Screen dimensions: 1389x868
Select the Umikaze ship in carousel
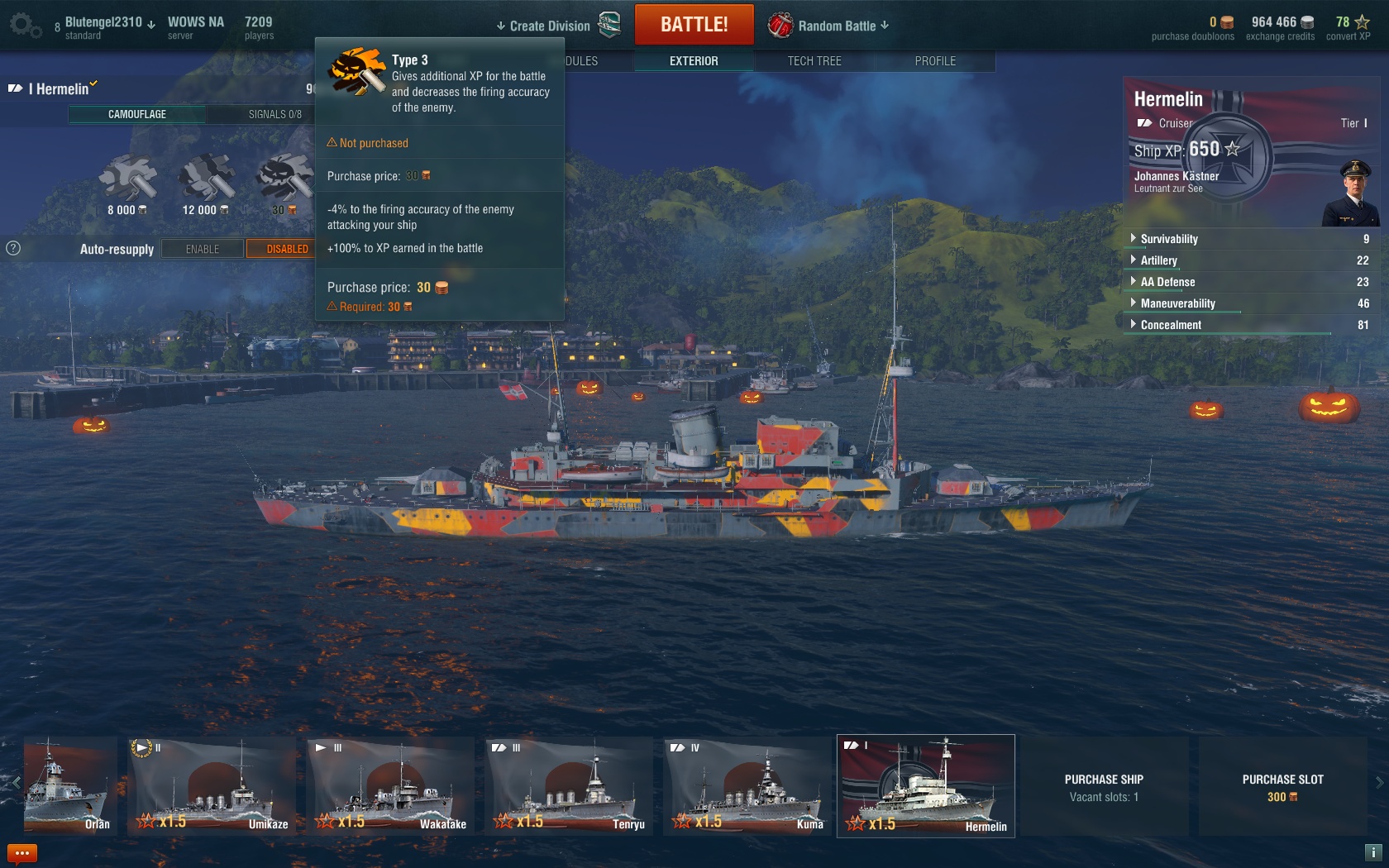click(212, 785)
